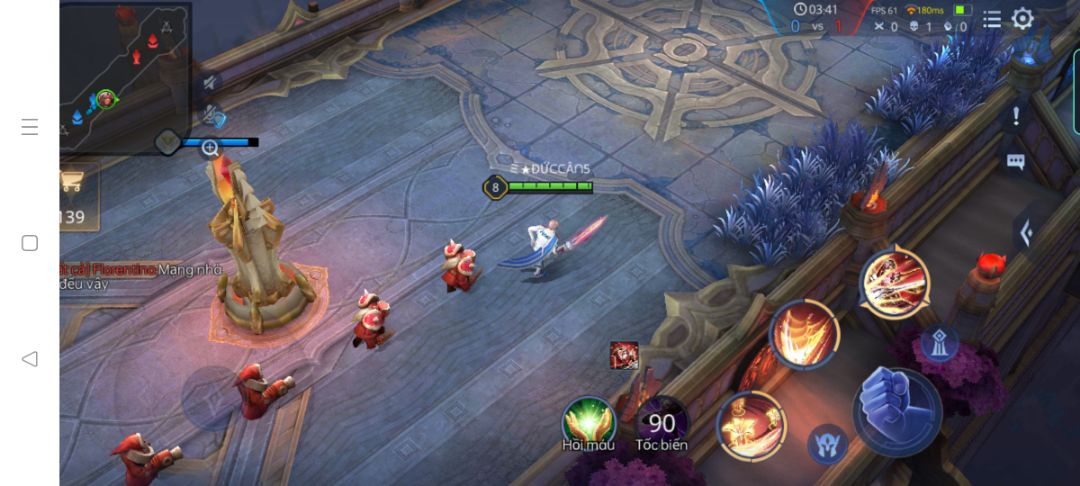Target minions with the helmet attack button
Image resolution: width=1080 pixels, height=486 pixels.
click(826, 443)
